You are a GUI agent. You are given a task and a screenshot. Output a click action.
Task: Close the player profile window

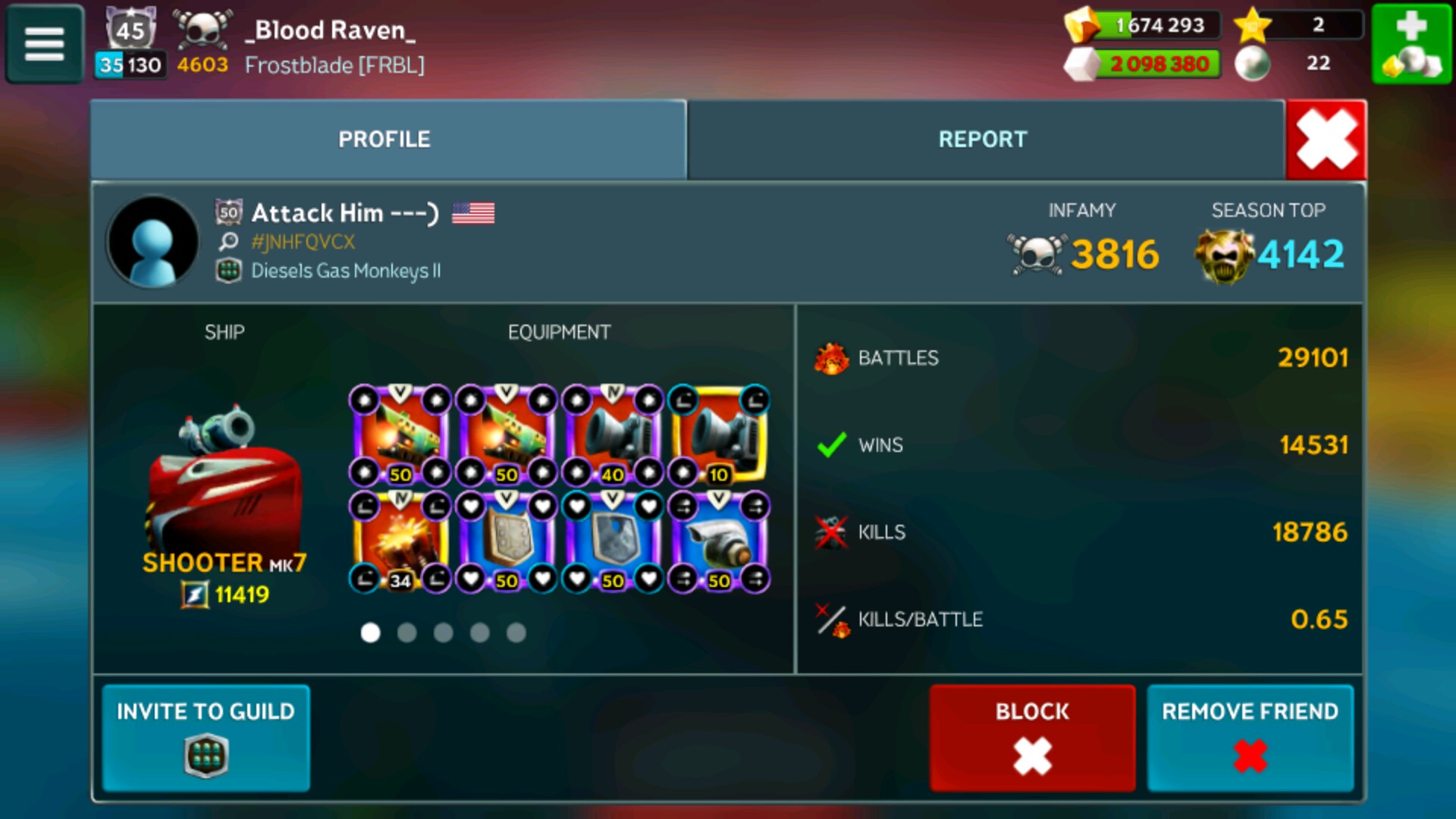tap(1326, 140)
